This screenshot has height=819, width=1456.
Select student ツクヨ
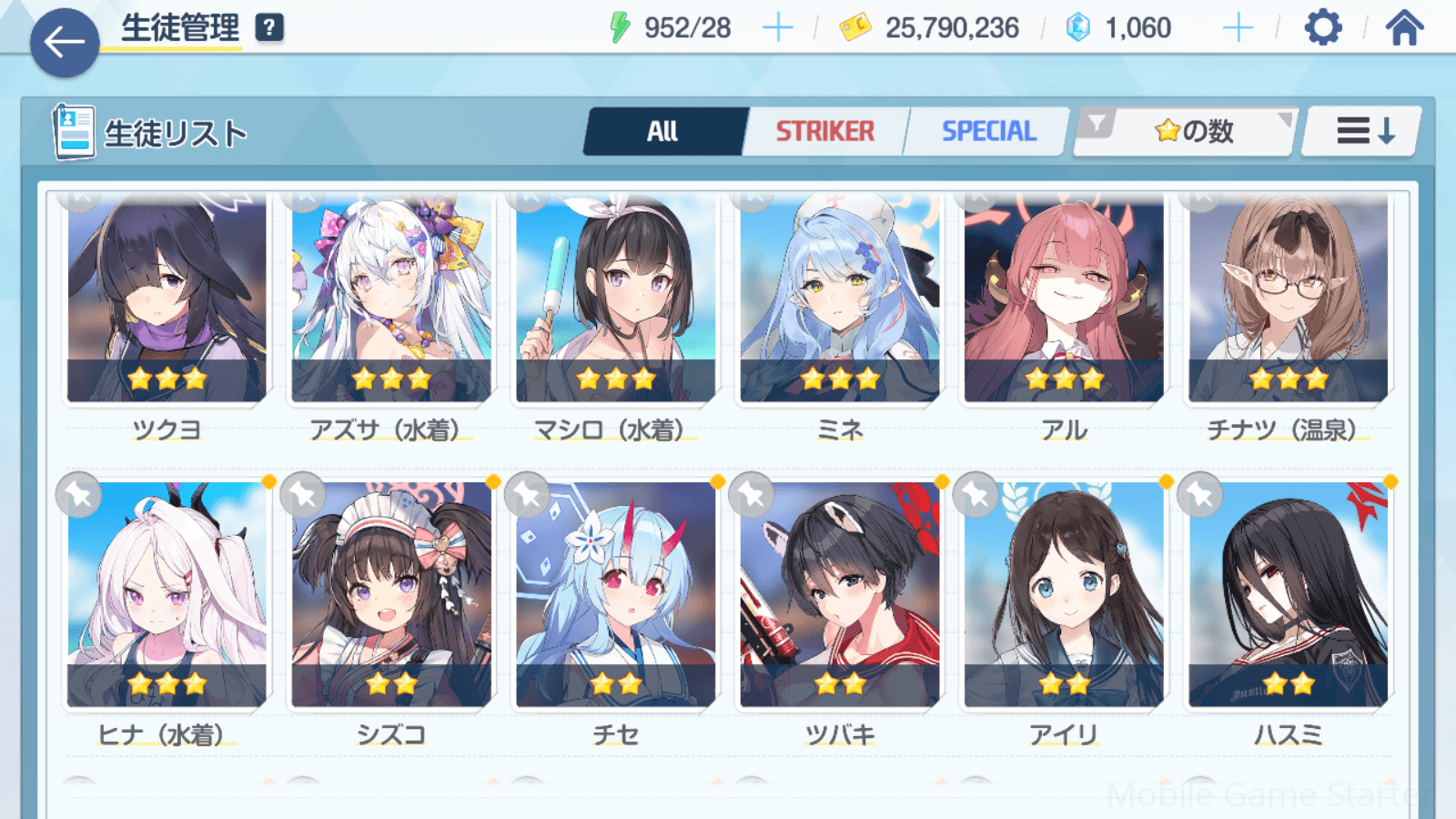pos(167,300)
